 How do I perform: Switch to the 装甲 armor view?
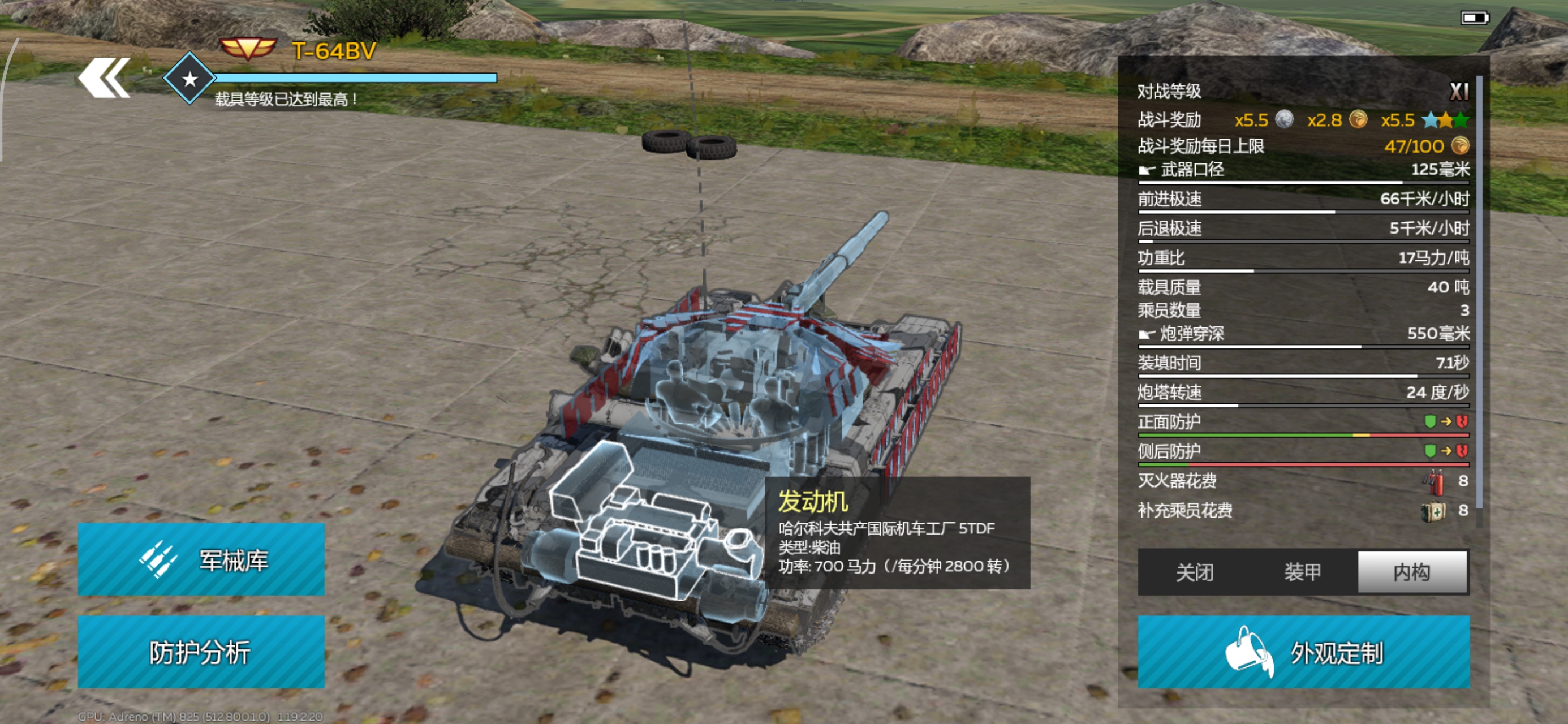(1302, 572)
